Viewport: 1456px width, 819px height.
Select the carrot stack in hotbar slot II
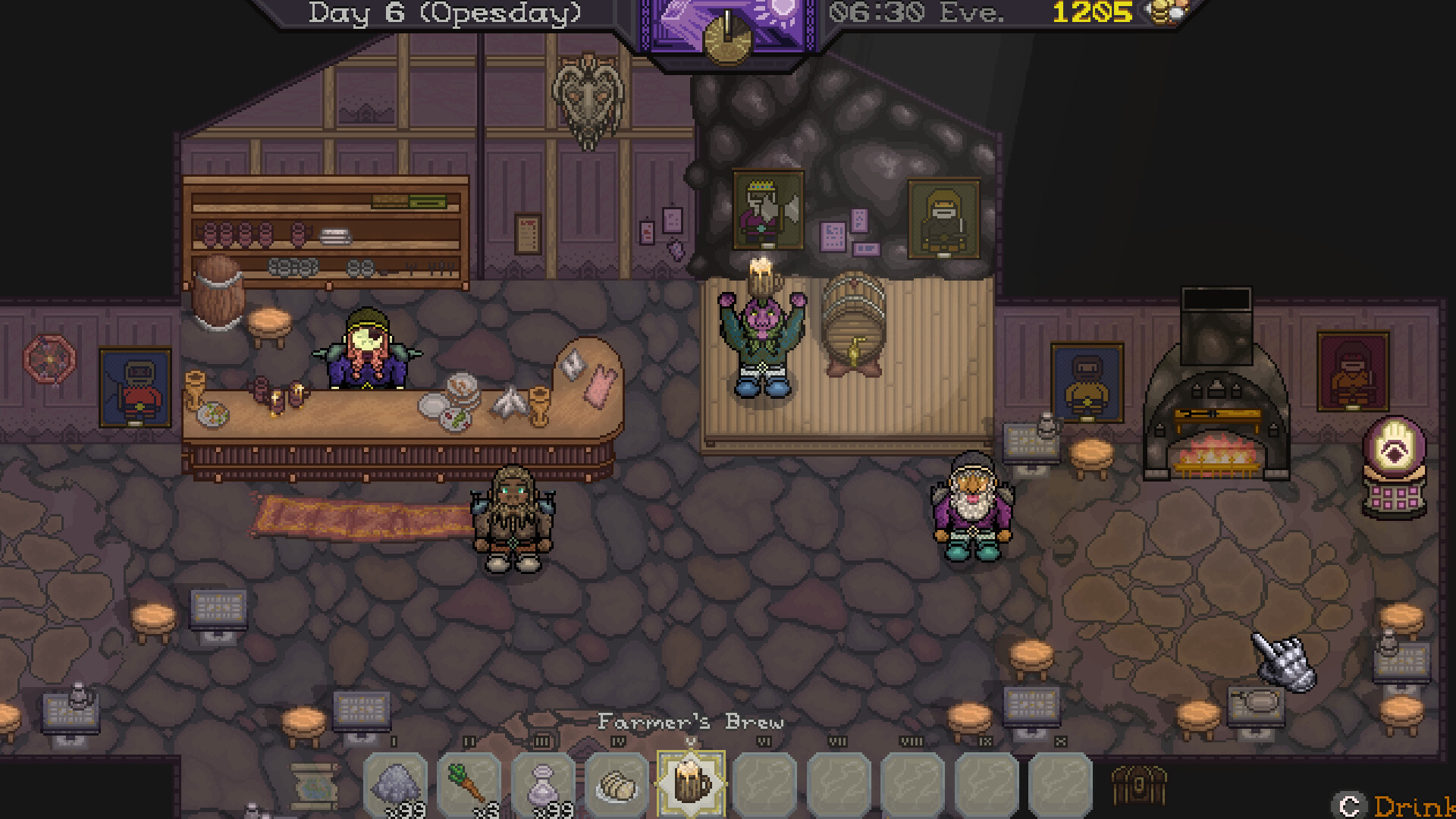[469, 783]
